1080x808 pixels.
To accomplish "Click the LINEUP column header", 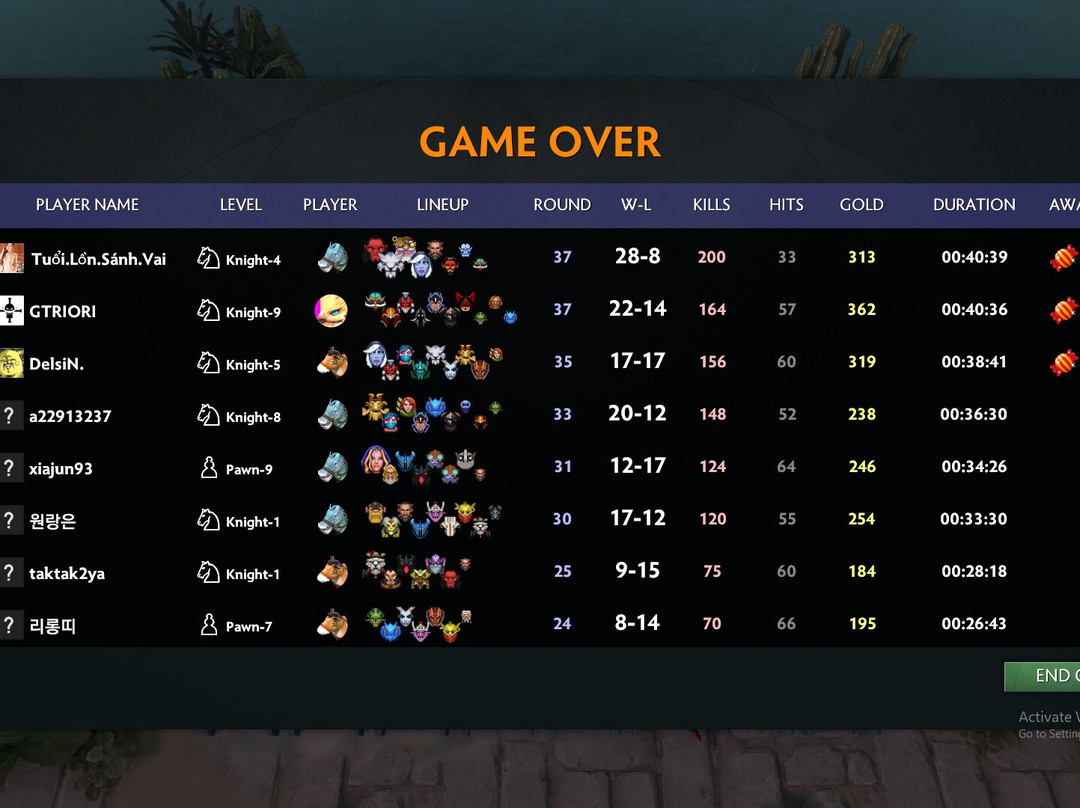I will tap(442, 204).
